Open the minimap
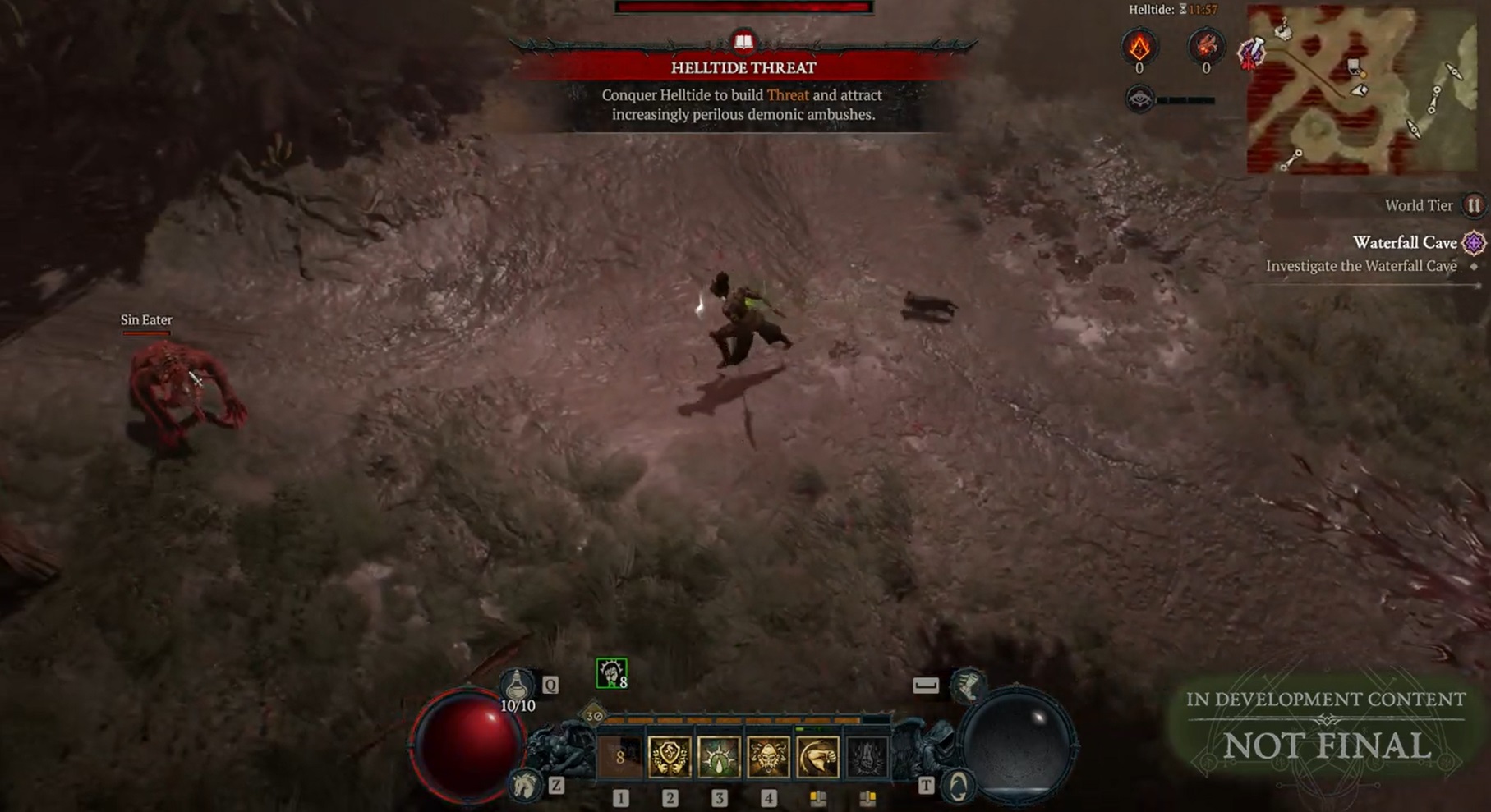This screenshot has width=1491, height=812. click(x=1360, y=89)
